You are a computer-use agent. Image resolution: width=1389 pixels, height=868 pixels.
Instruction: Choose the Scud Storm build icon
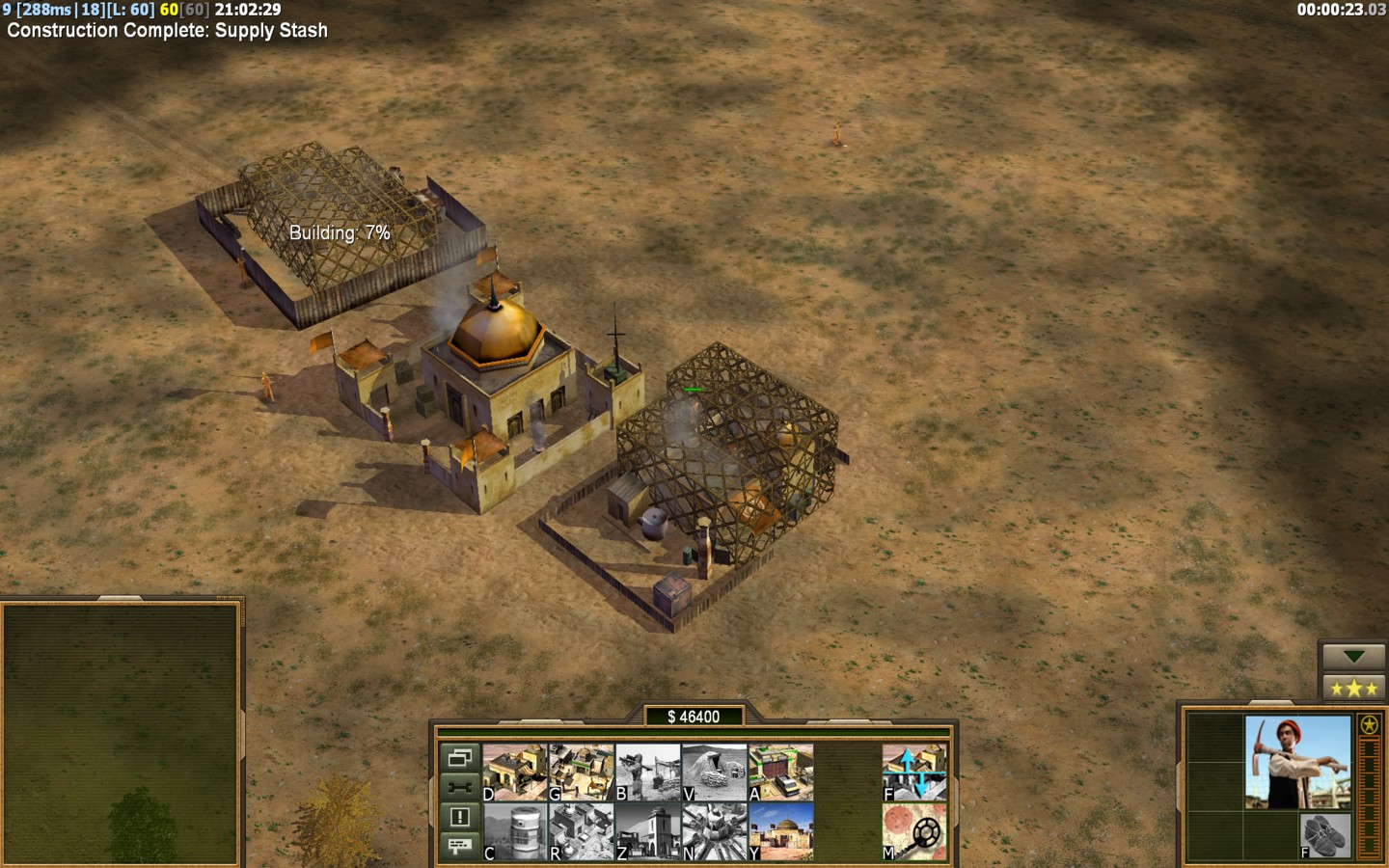click(x=714, y=831)
